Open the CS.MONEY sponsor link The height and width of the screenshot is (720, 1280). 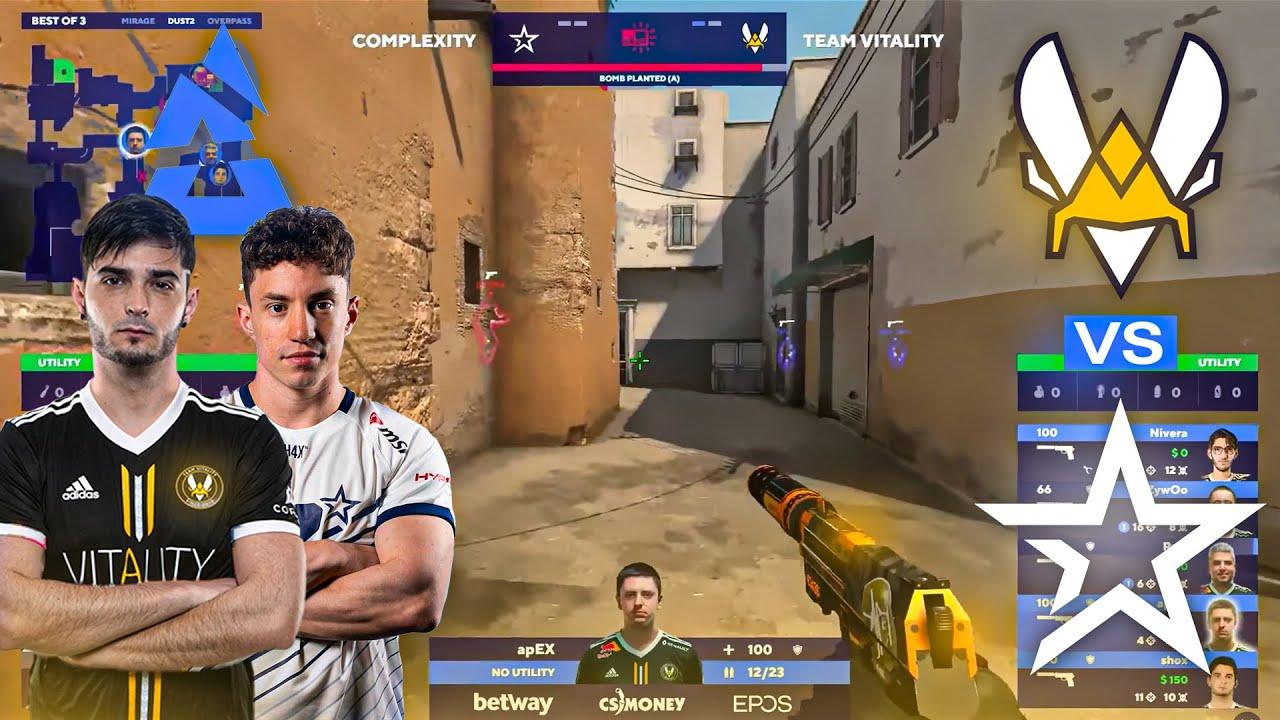[x=640, y=704]
